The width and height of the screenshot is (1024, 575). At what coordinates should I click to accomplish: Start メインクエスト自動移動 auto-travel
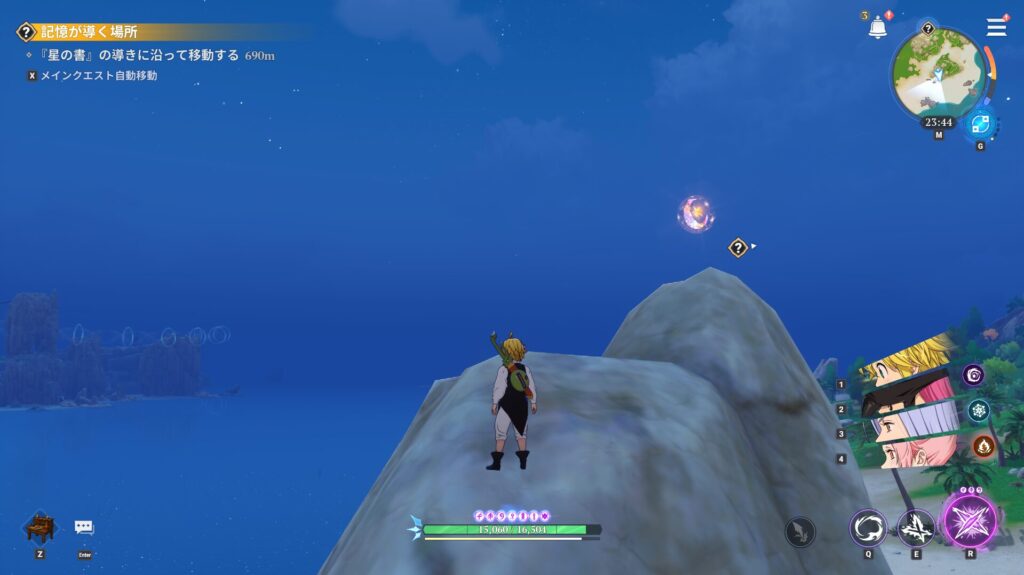(x=98, y=75)
